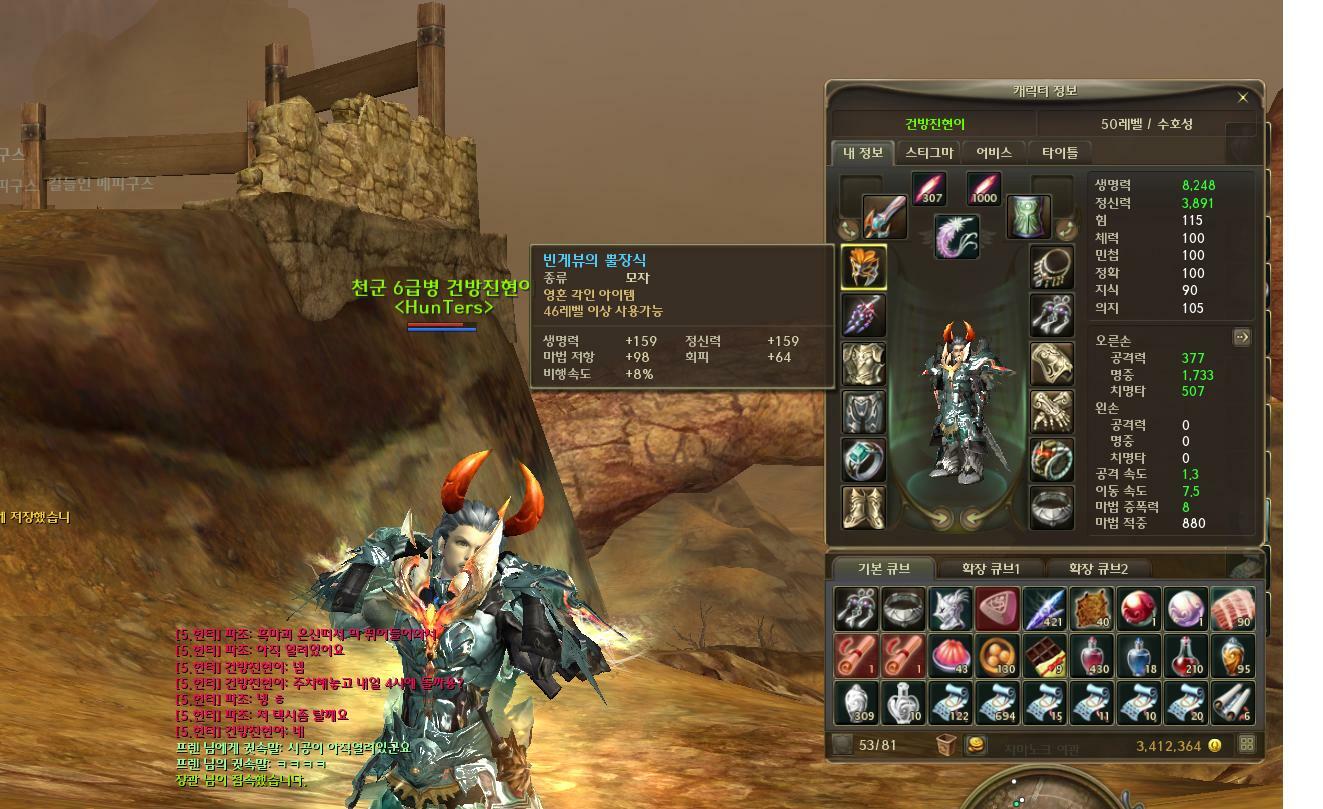Choose the pink feather wings slot

click(957, 236)
